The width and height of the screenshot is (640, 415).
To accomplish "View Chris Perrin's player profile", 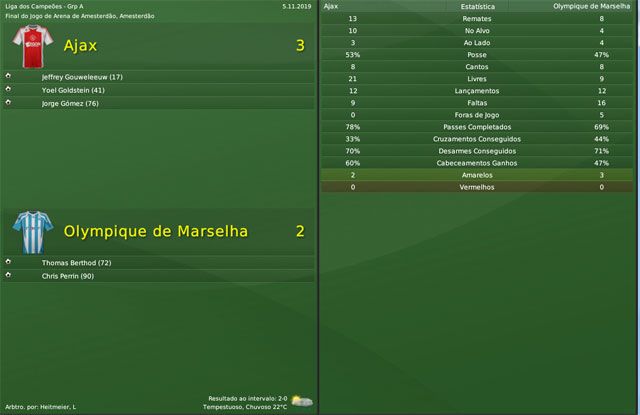I will pyautogui.click(x=68, y=276).
